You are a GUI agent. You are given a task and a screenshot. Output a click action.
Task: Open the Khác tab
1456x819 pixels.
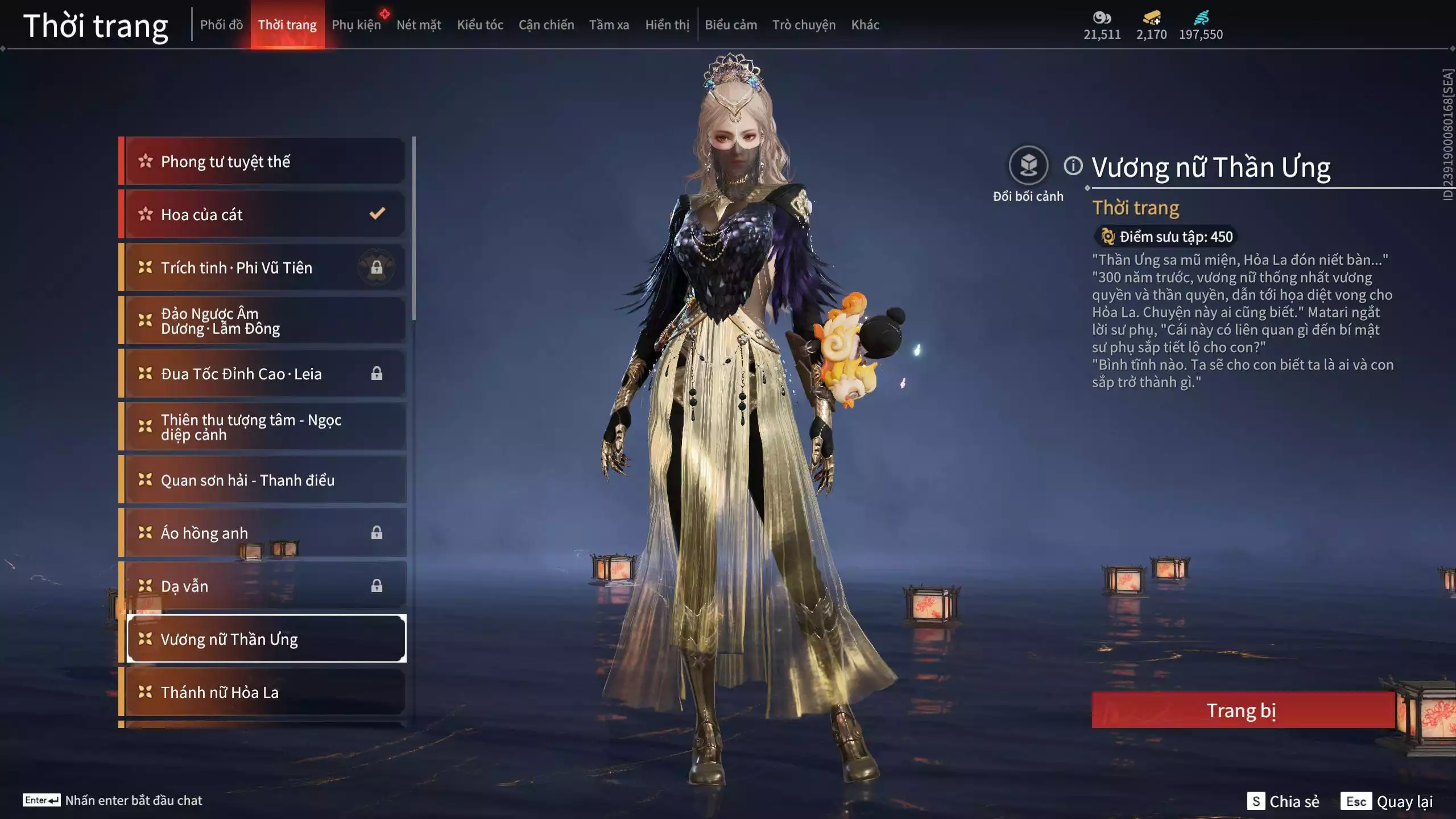(865, 25)
